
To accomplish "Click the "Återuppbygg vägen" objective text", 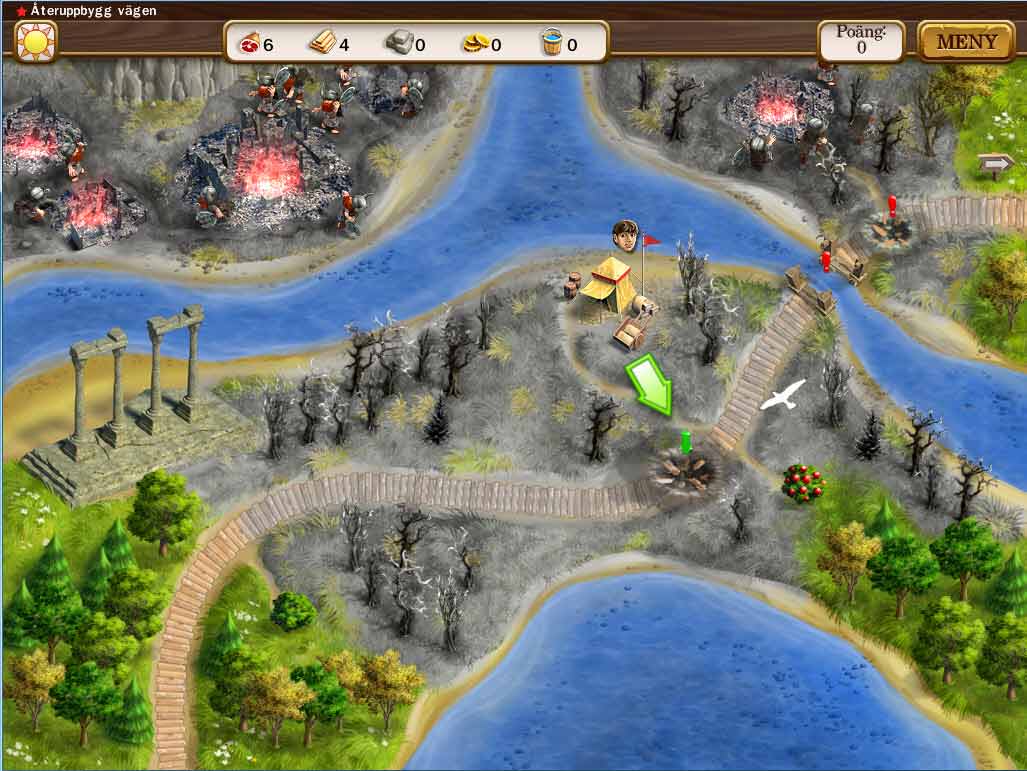I will tap(78, 9).
